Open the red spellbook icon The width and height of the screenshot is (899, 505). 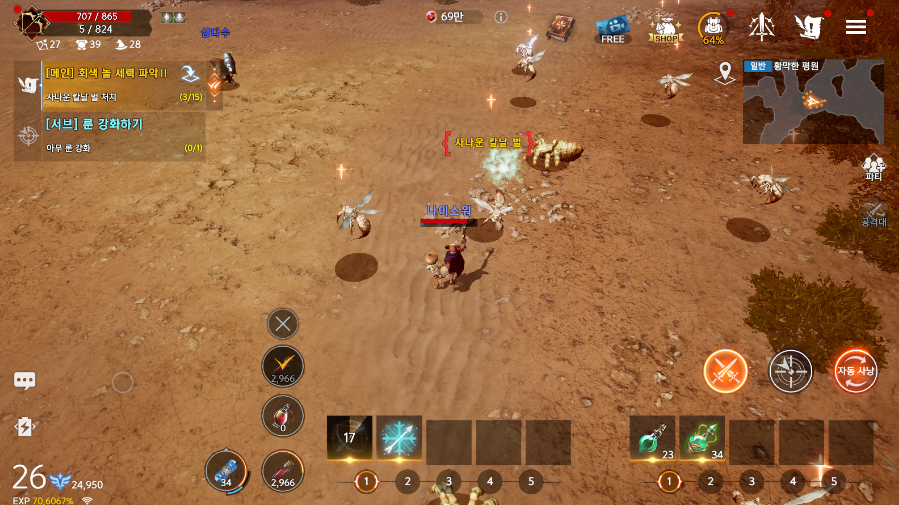561,28
